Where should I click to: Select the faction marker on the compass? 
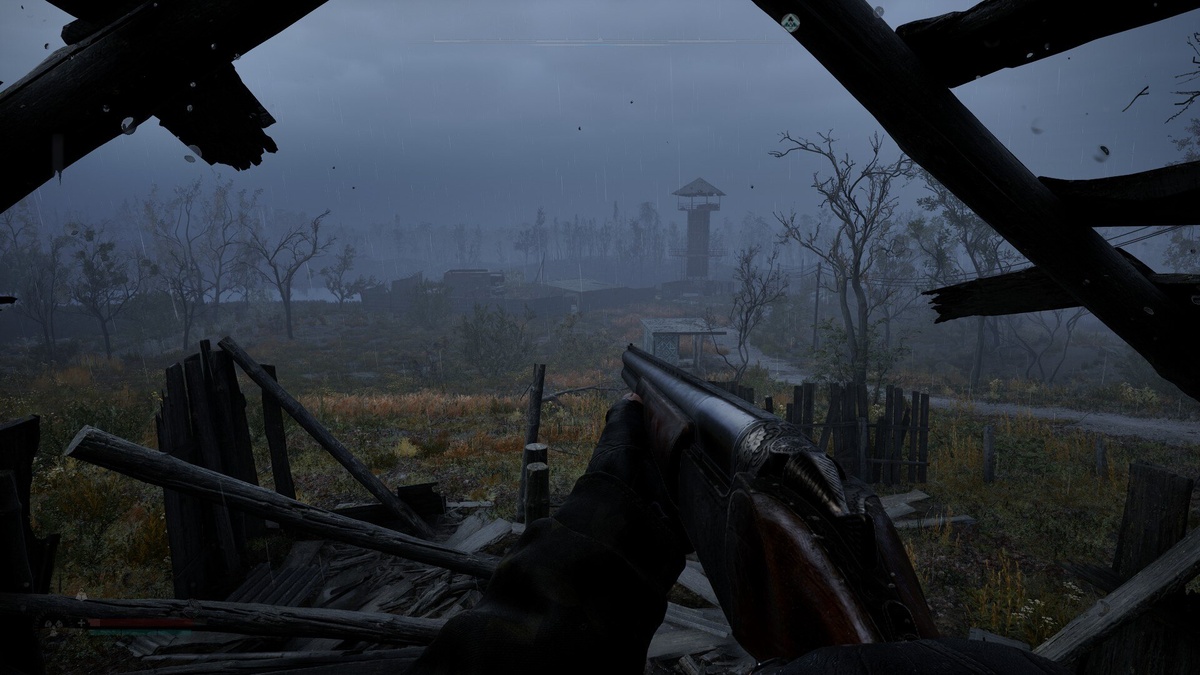790,21
